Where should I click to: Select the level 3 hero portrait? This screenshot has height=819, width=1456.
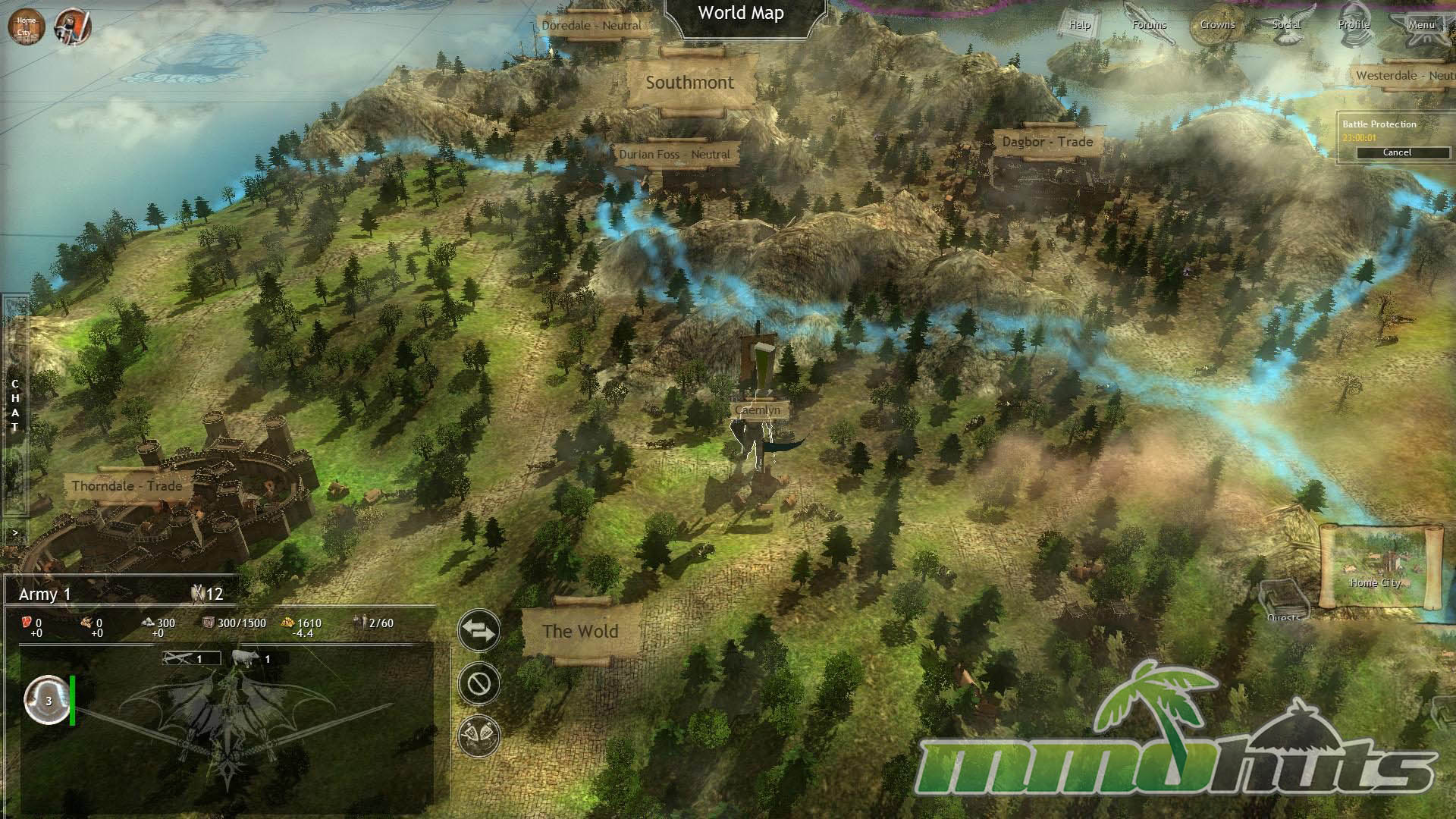pyautogui.click(x=48, y=701)
